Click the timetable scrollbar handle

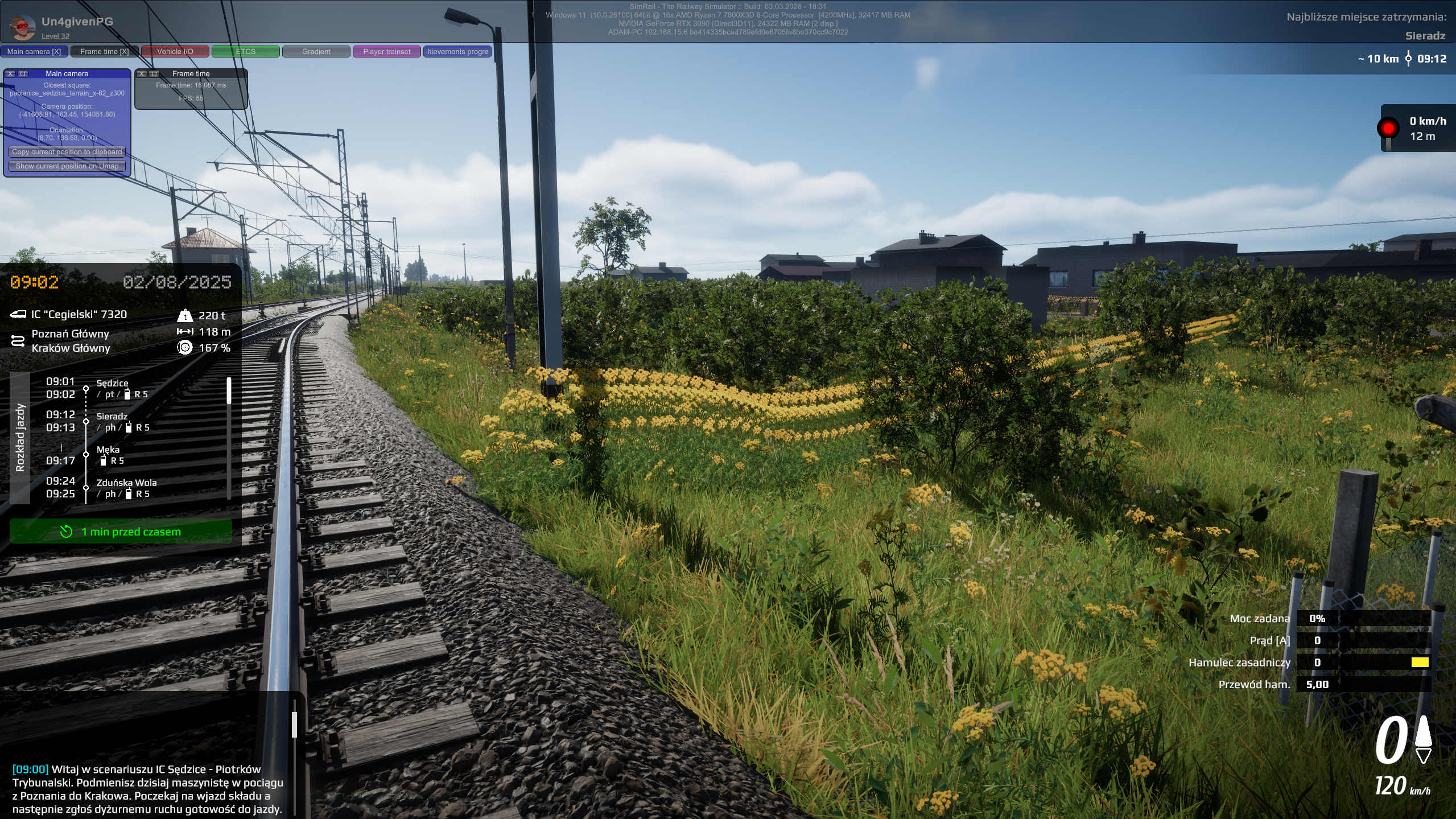point(229,390)
